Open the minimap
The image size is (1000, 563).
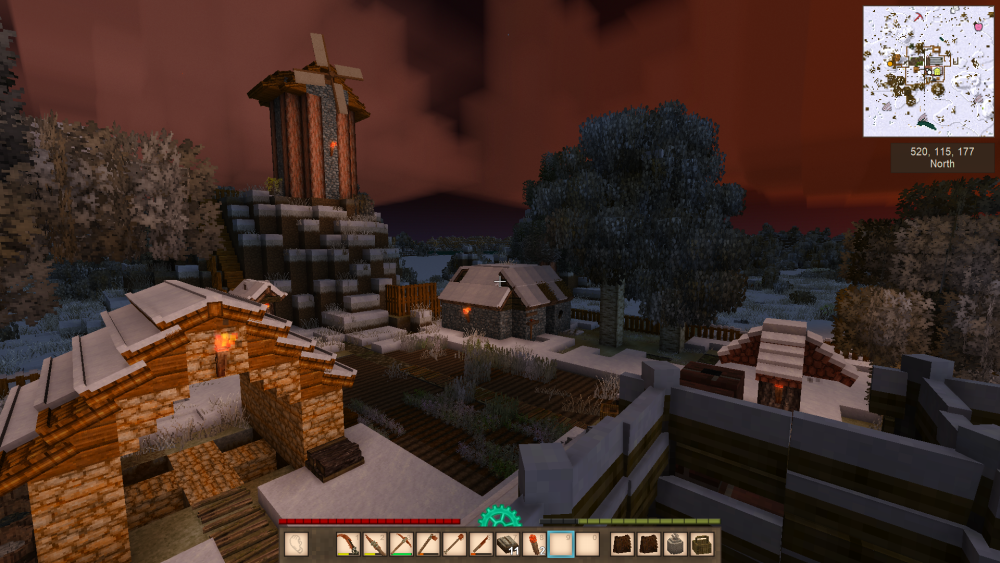[x=928, y=71]
